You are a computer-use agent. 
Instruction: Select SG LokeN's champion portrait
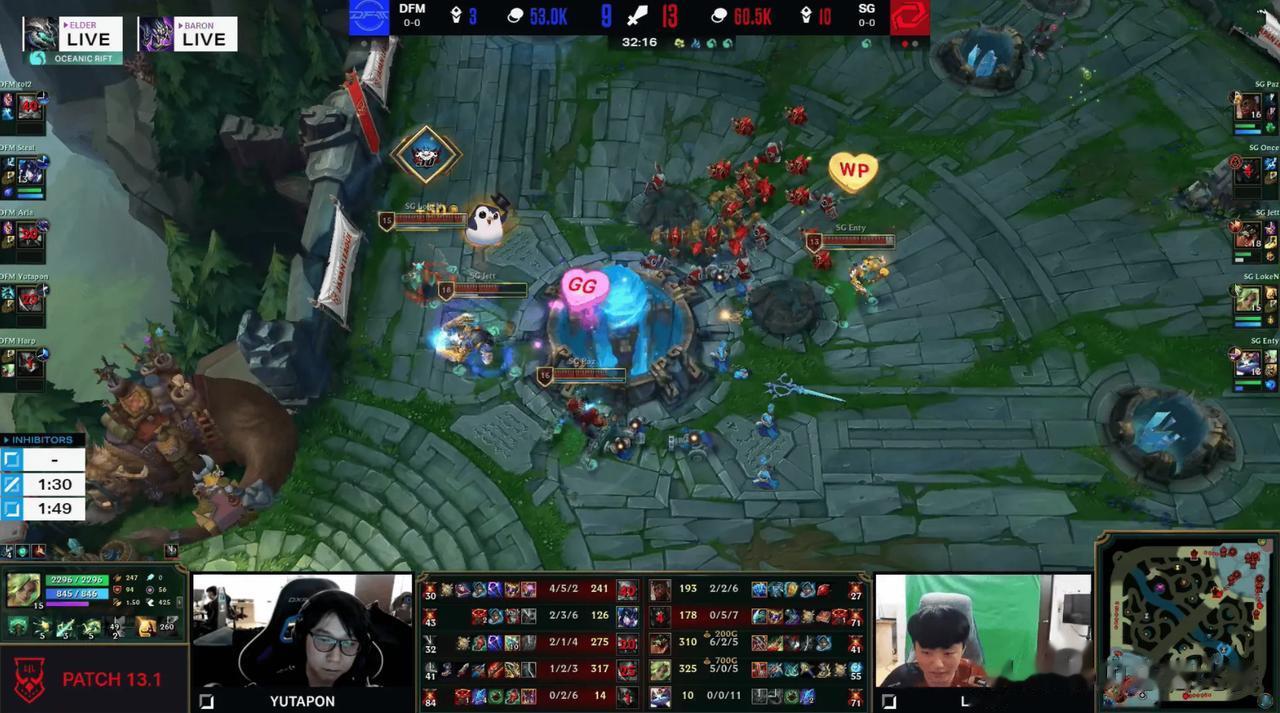pos(1247,299)
